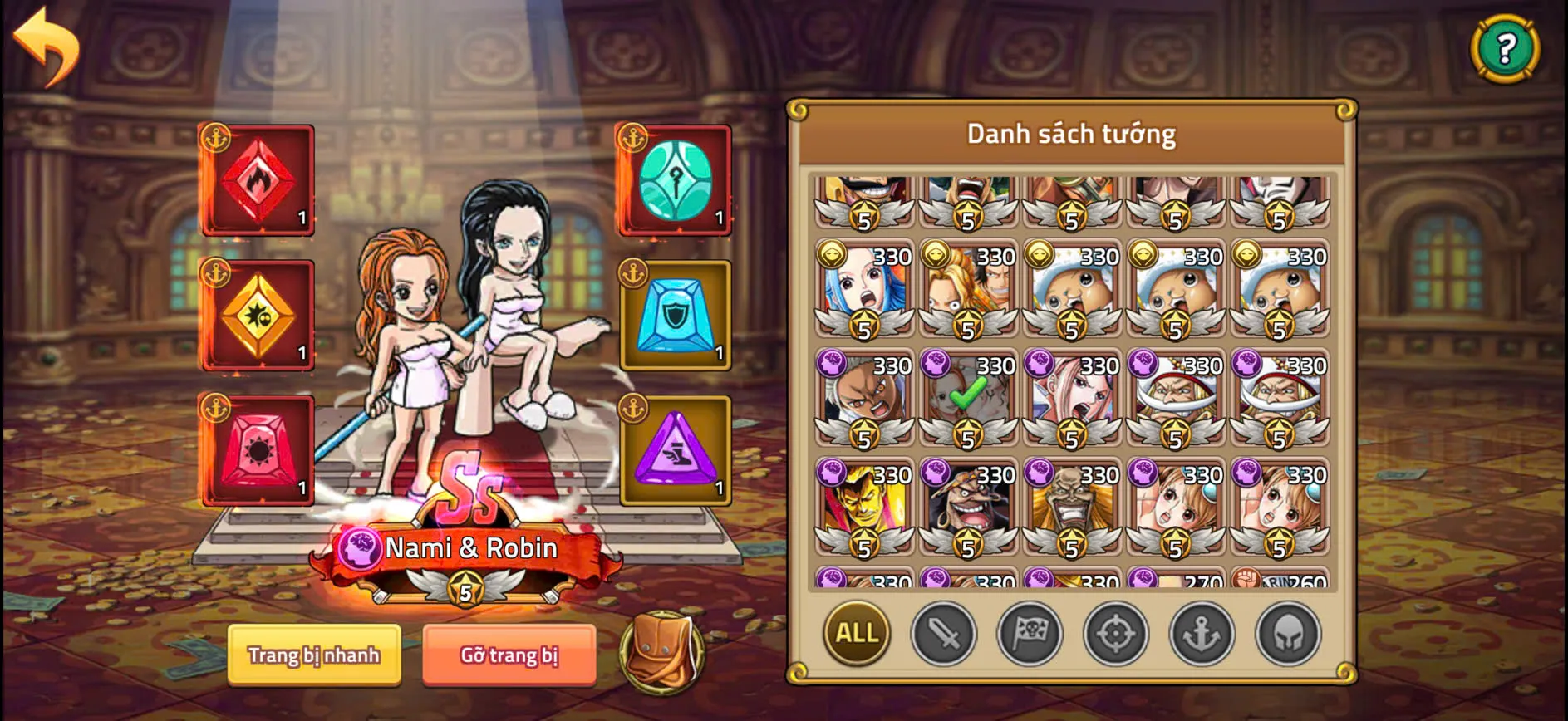Open the purple boot gem equipment slot
This screenshot has height=721, width=1568.
pyautogui.click(x=675, y=453)
